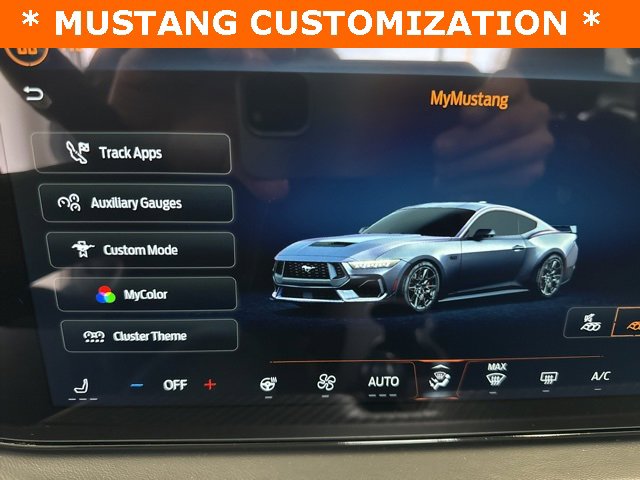640x480 pixels.
Task: Activate AUTO climate mode
Action: [383, 381]
